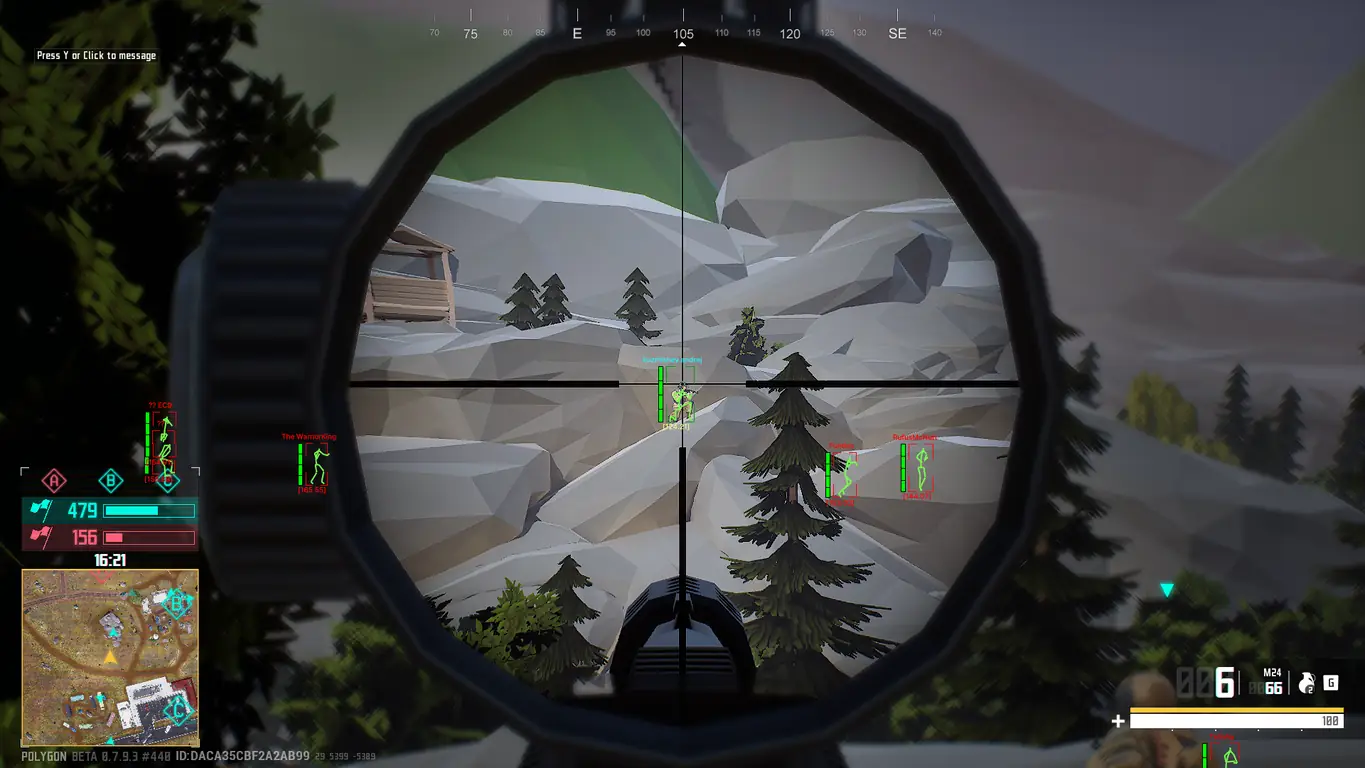The height and width of the screenshot is (768, 1365).
Task: Select the grenade icon
Action: (1305, 684)
